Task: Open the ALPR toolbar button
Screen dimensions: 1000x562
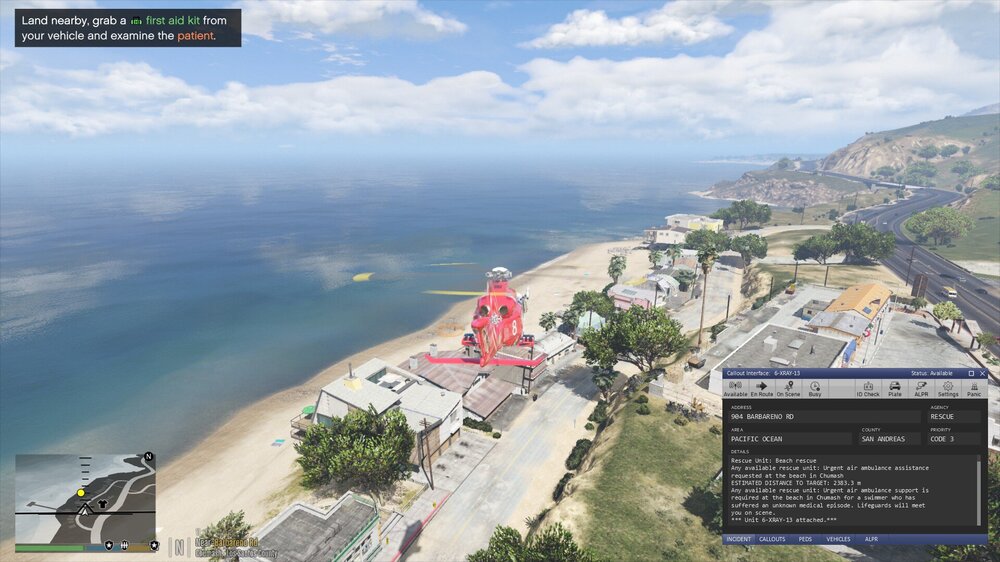Action: click(x=921, y=389)
